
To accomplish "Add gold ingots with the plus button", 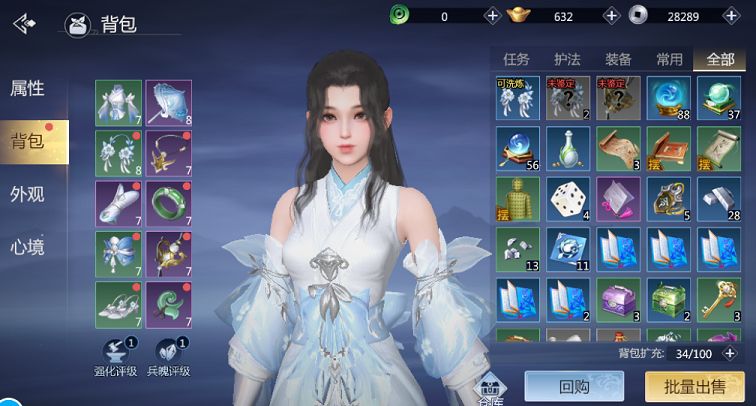I will [611, 16].
